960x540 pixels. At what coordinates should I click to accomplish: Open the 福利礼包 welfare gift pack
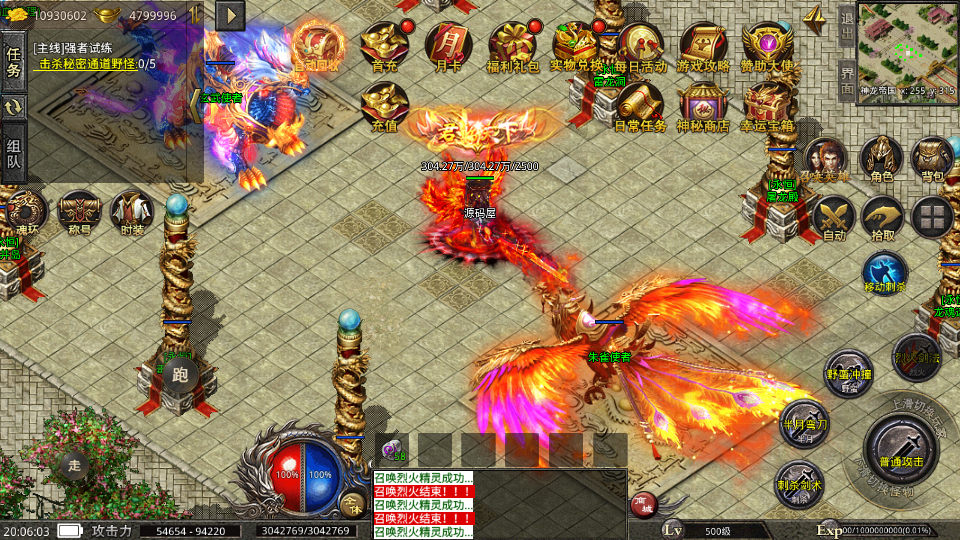(513, 44)
